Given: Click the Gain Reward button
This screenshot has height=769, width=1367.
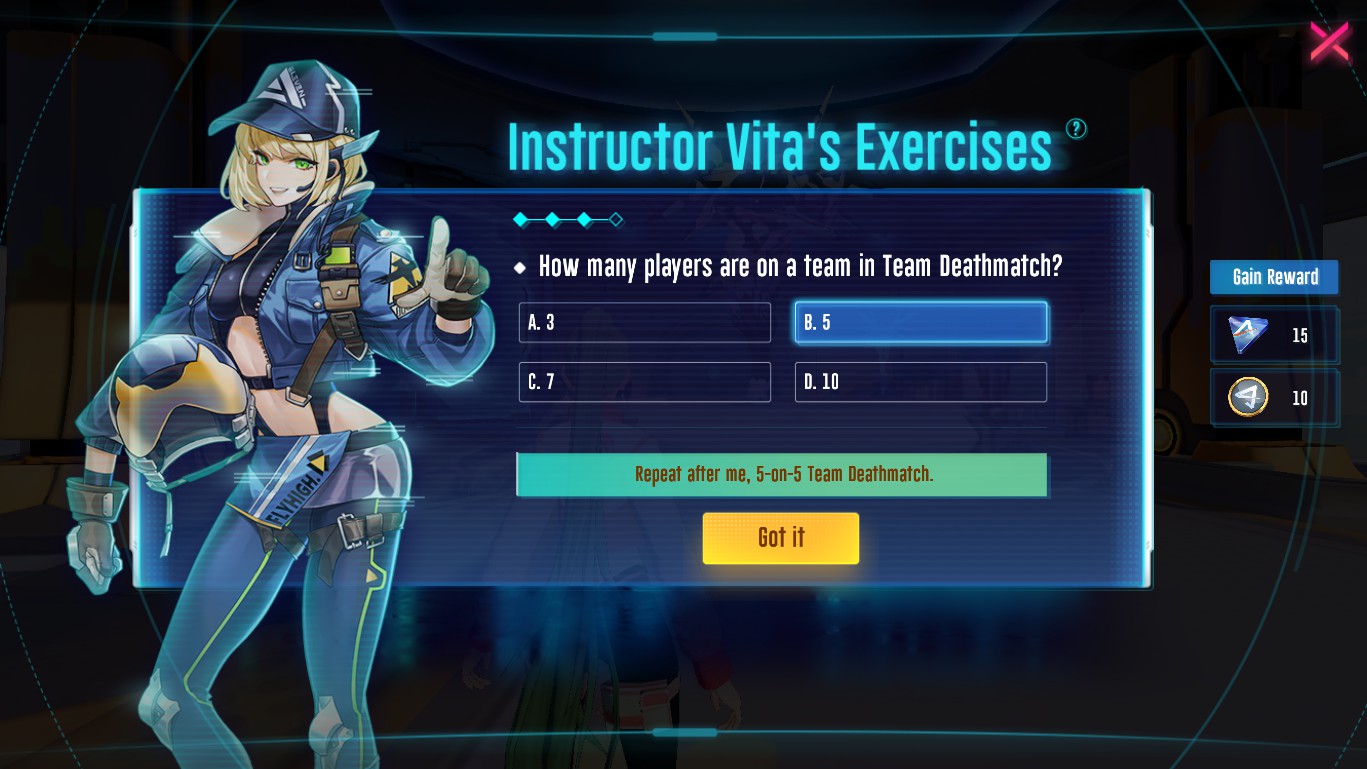Looking at the screenshot, I should click(x=1274, y=277).
